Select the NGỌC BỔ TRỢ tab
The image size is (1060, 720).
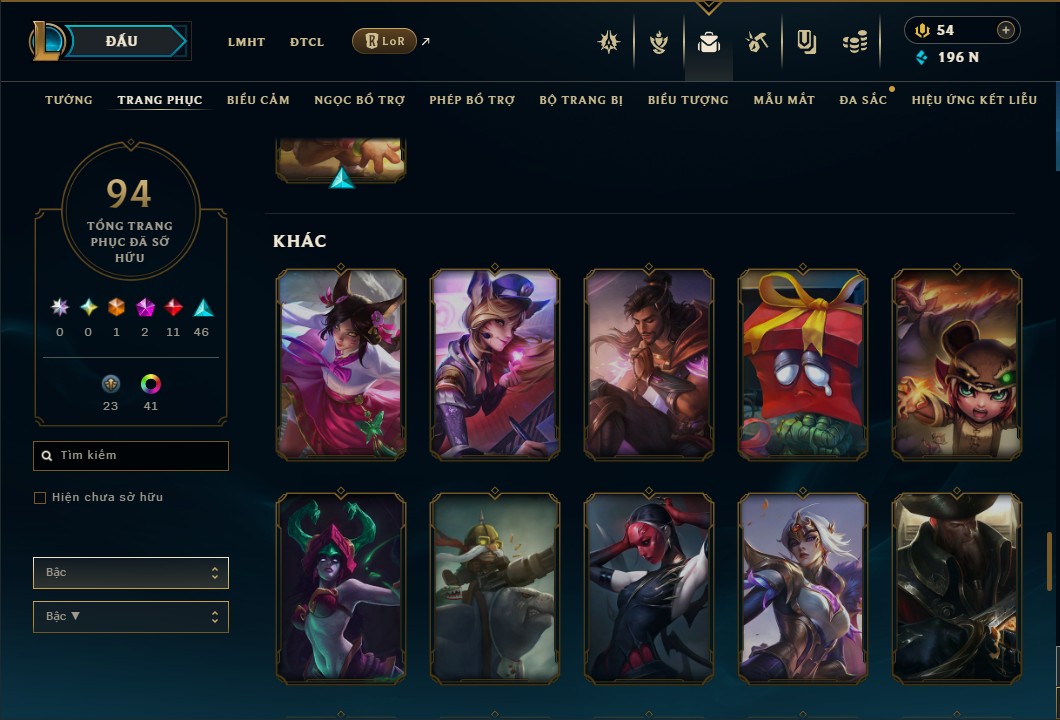[359, 100]
